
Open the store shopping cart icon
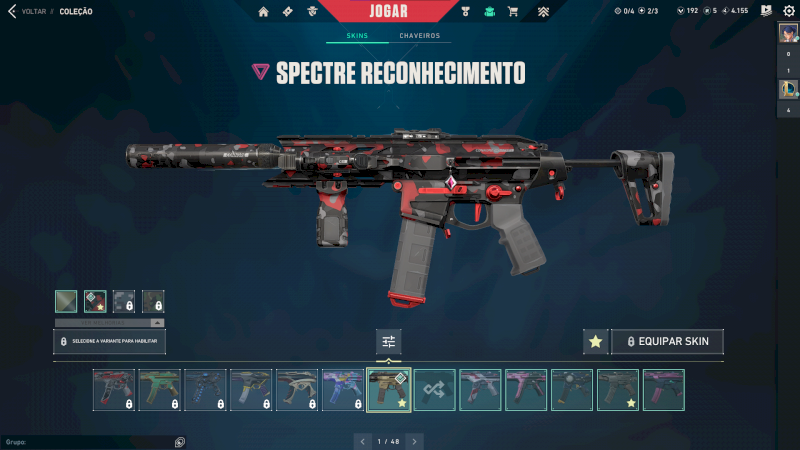click(x=513, y=12)
